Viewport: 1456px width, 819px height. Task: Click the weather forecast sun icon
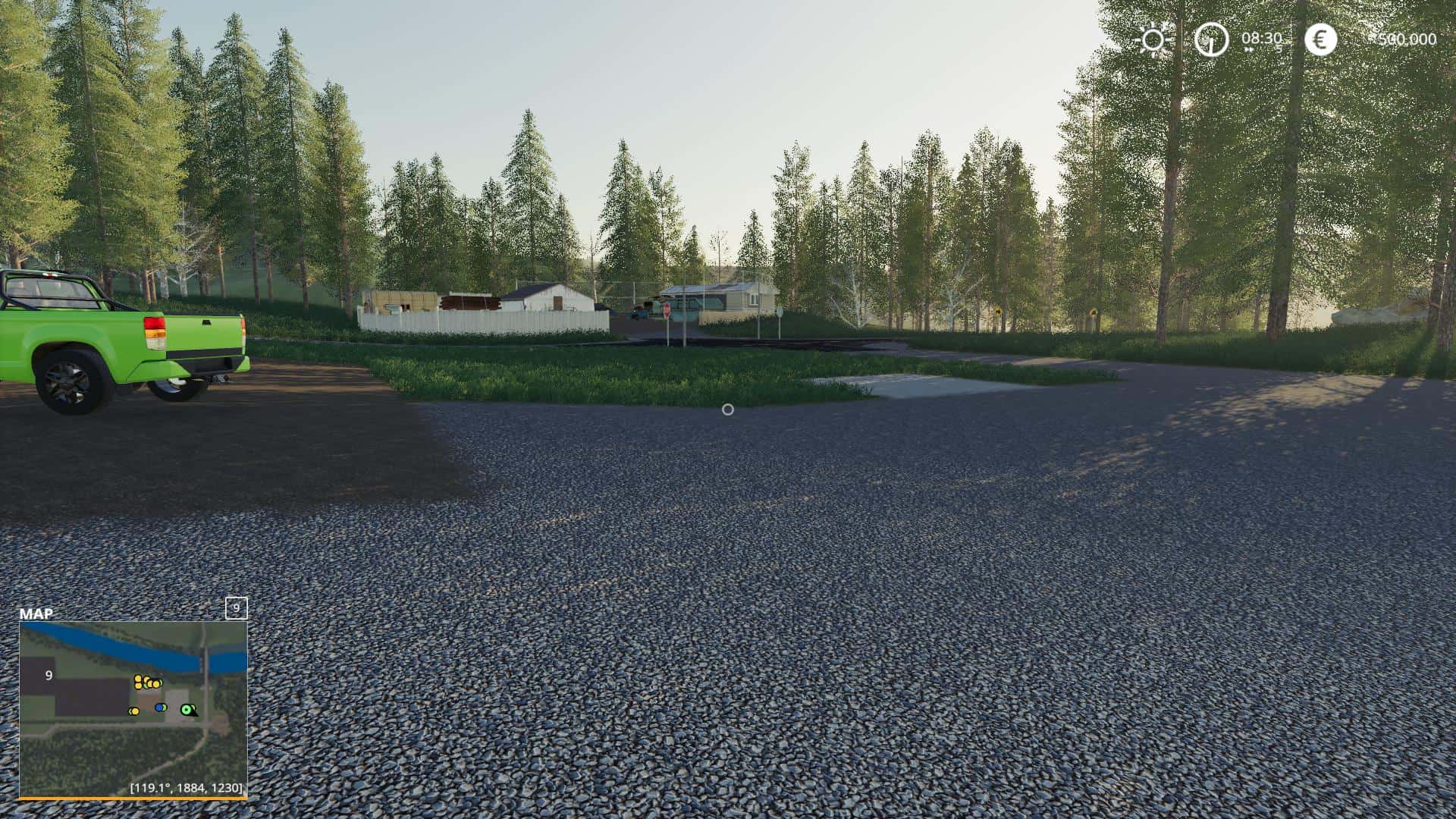click(1153, 40)
